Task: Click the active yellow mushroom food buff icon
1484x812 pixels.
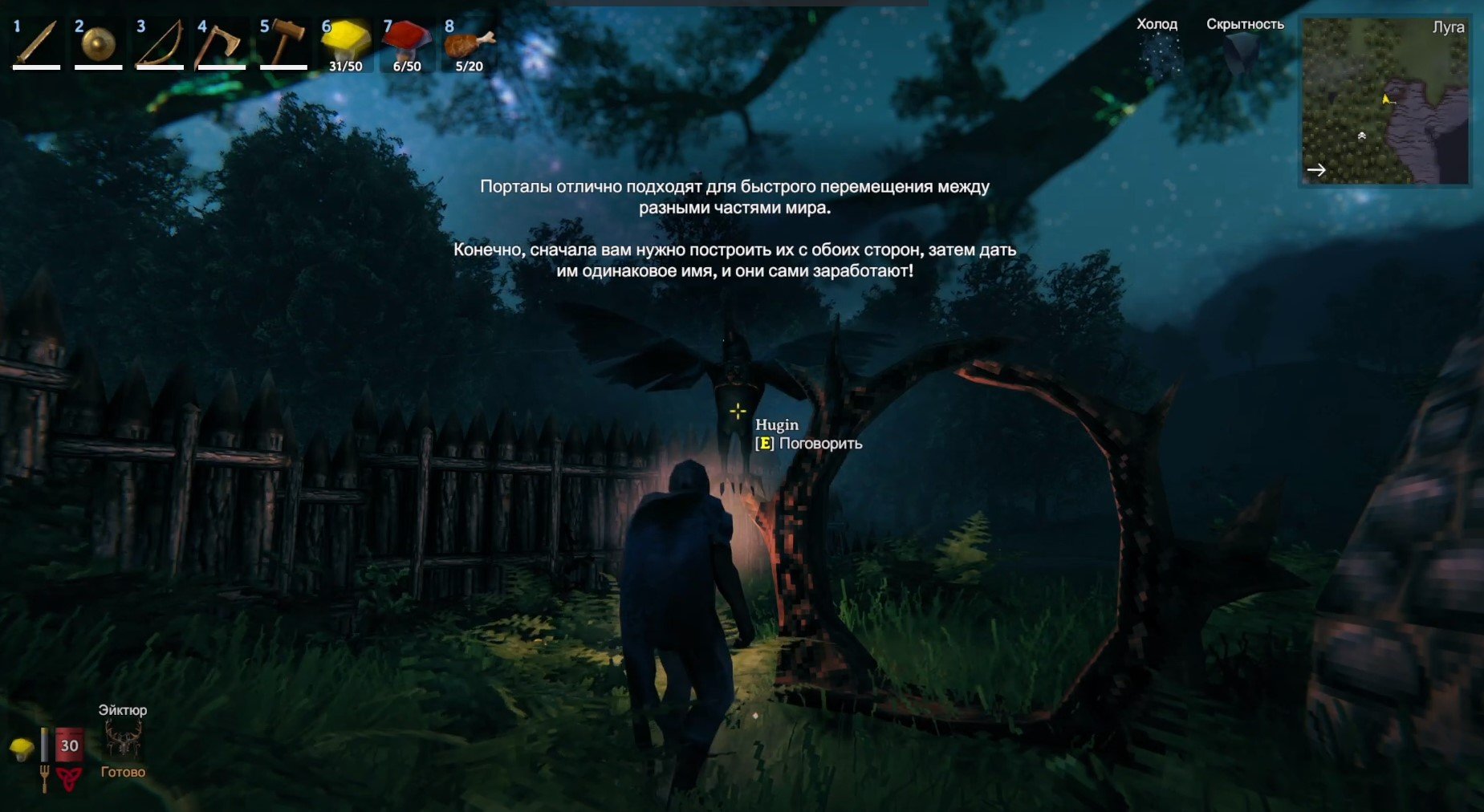Action: tap(22, 749)
